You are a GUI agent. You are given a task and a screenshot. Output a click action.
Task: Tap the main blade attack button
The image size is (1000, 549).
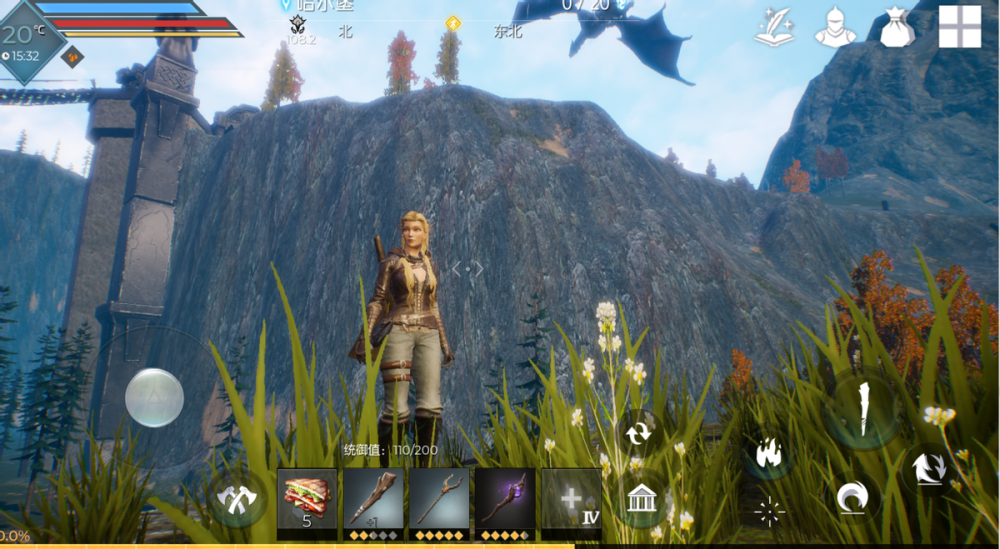[862, 411]
